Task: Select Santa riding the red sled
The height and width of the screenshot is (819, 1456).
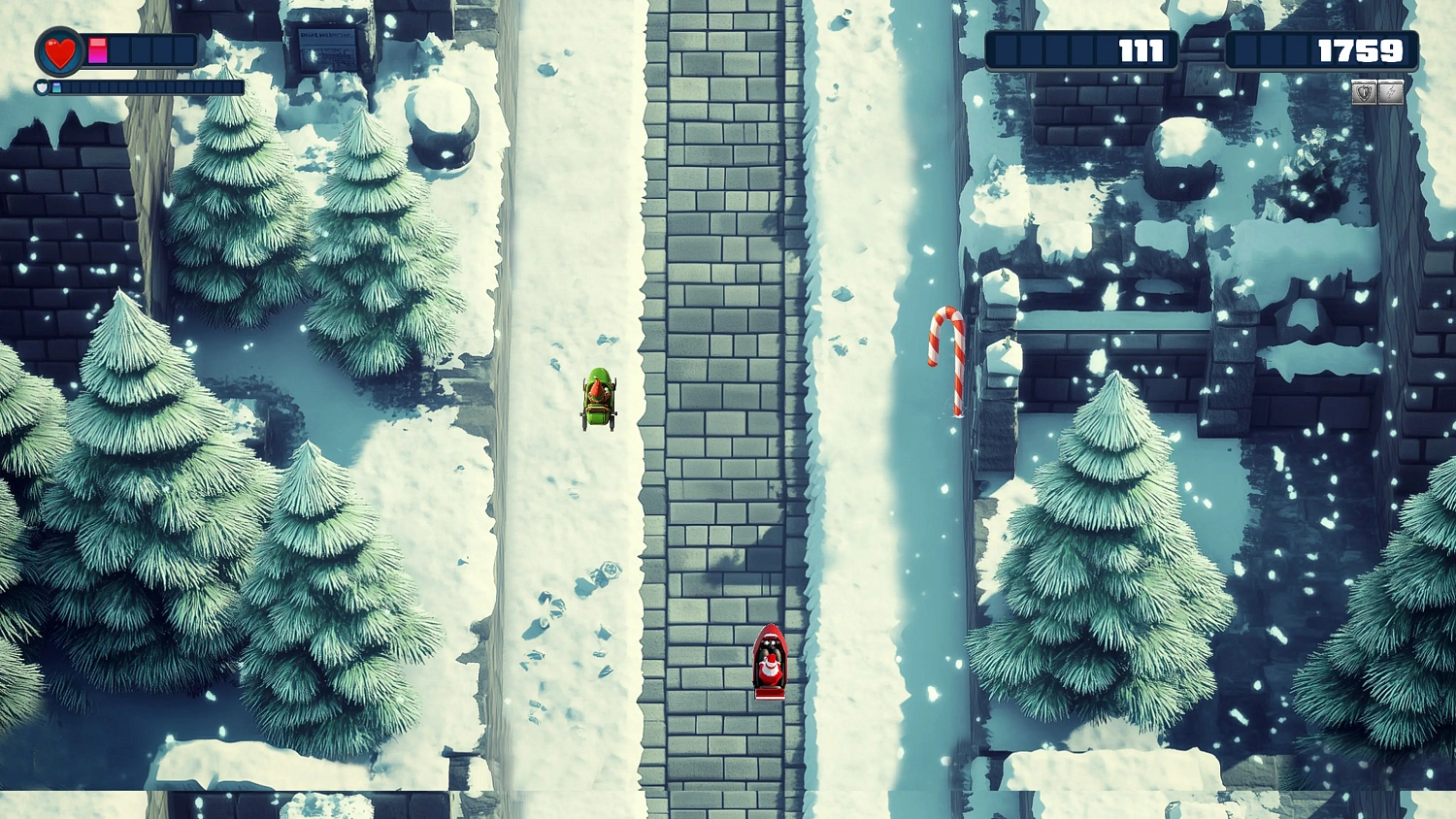Action: point(769,665)
